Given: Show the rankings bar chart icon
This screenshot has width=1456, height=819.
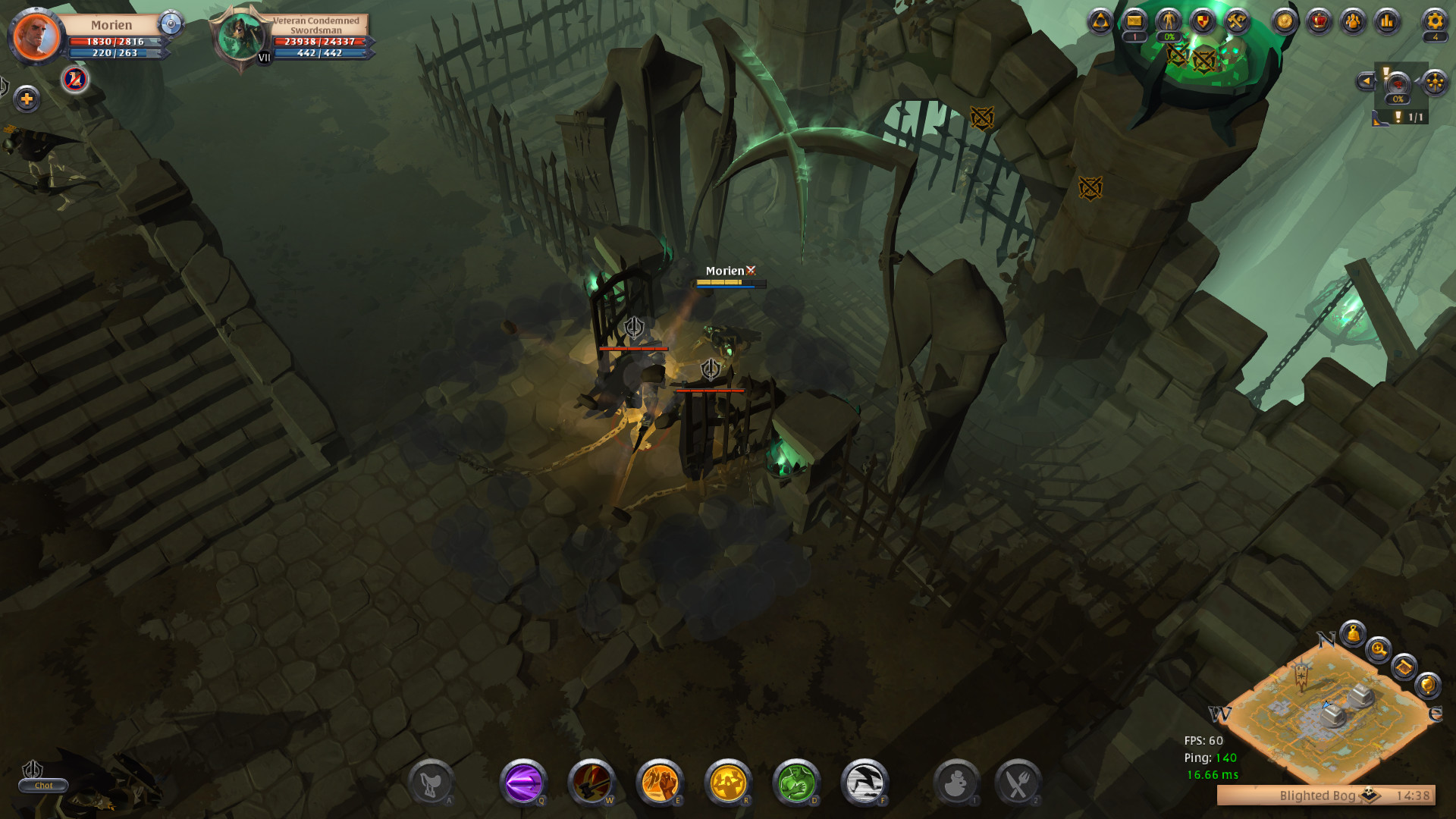Looking at the screenshot, I should pyautogui.click(x=1387, y=21).
